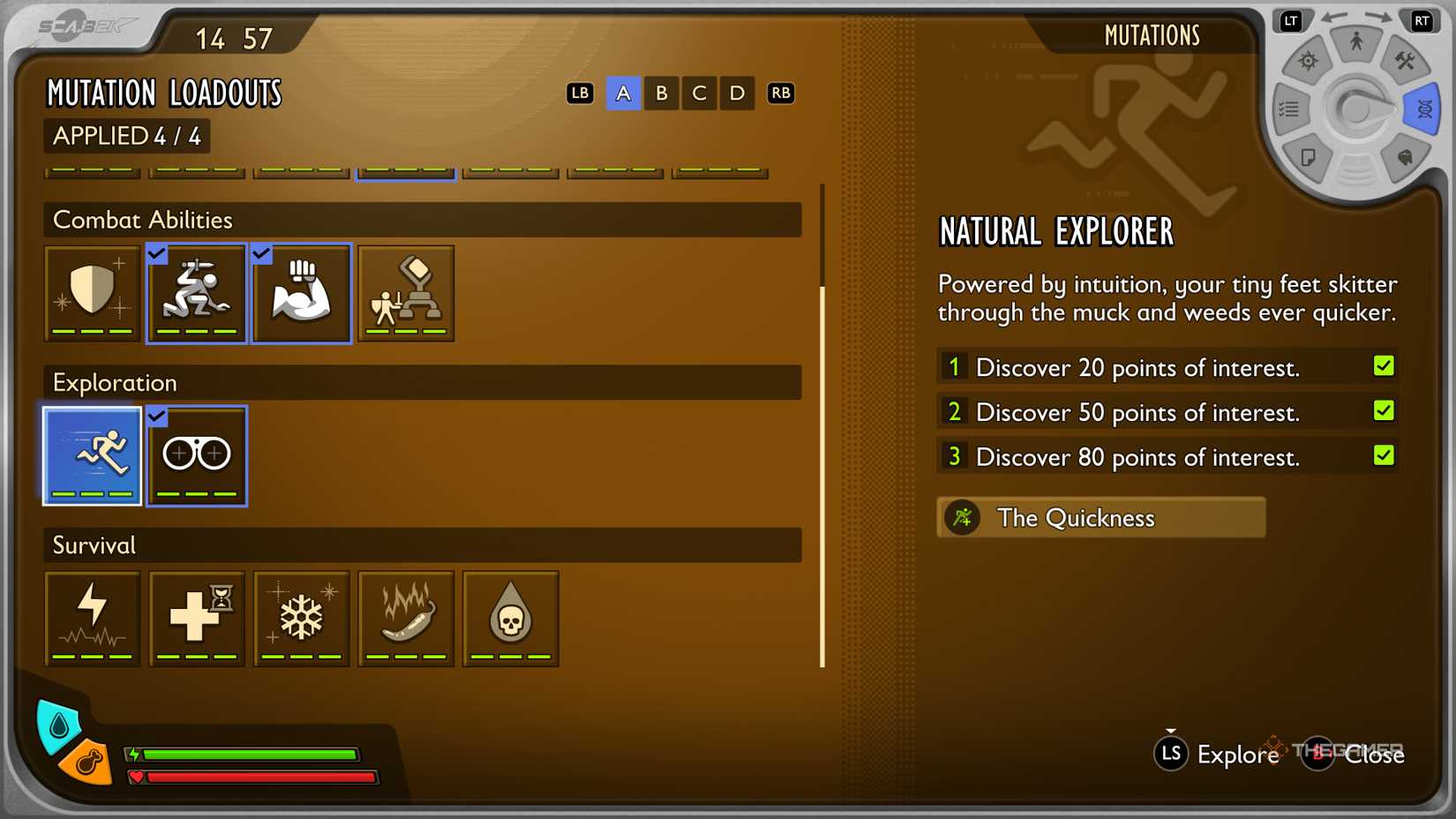This screenshot has width=1456, height=819.
Task: Switch to loadout tab D
Action: 737,93
